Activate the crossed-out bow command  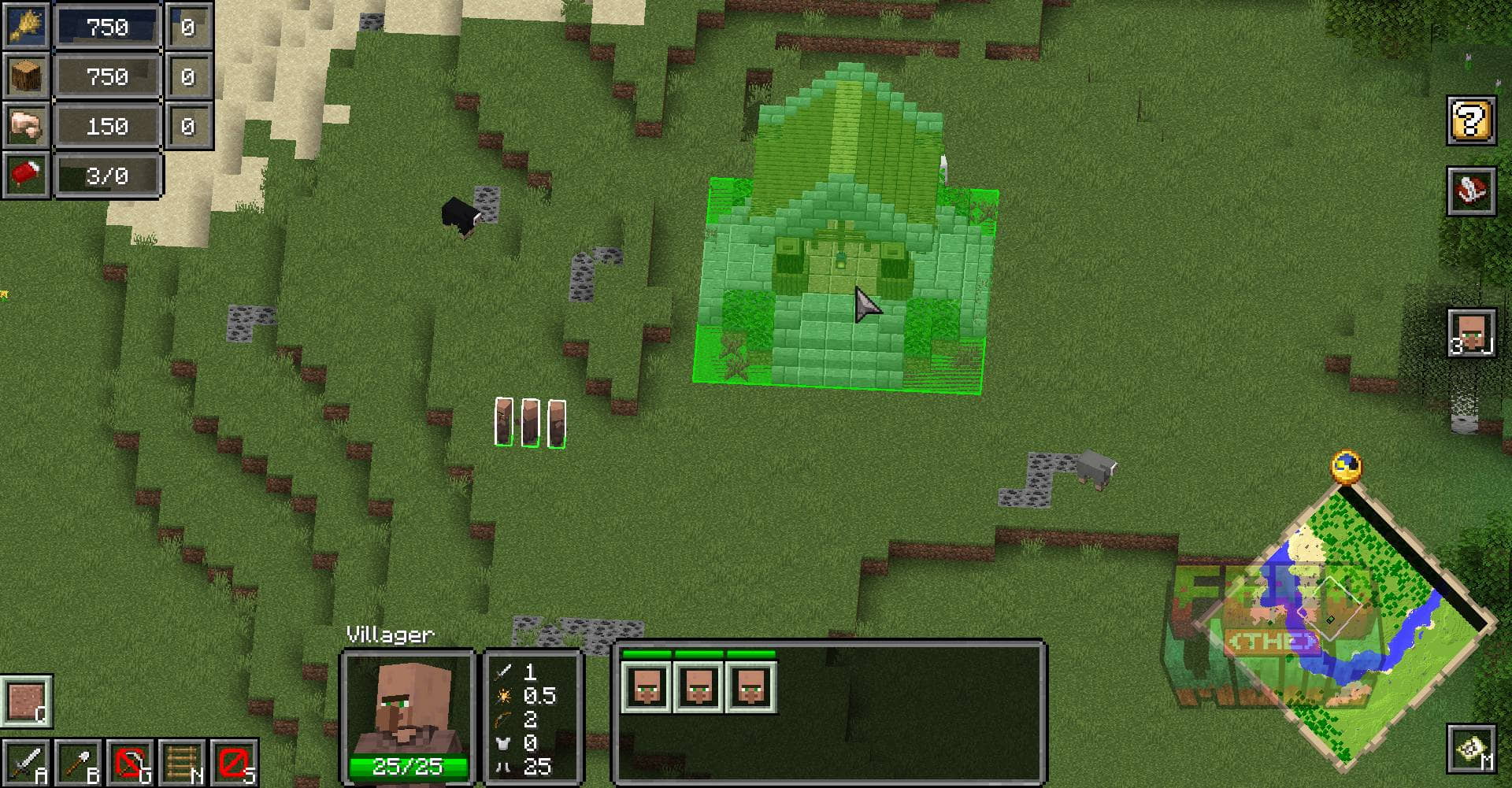130,762
